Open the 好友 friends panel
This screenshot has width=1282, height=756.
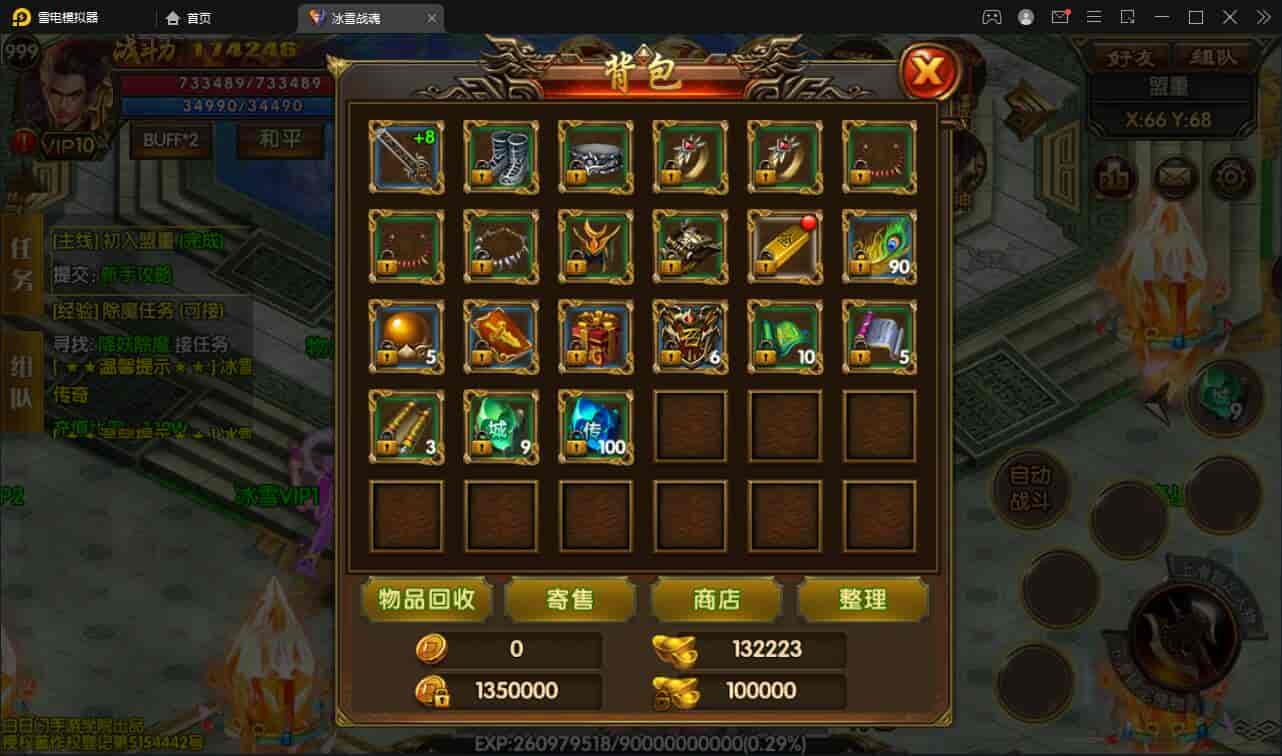pyautogui.click(x=1130, y=57)
